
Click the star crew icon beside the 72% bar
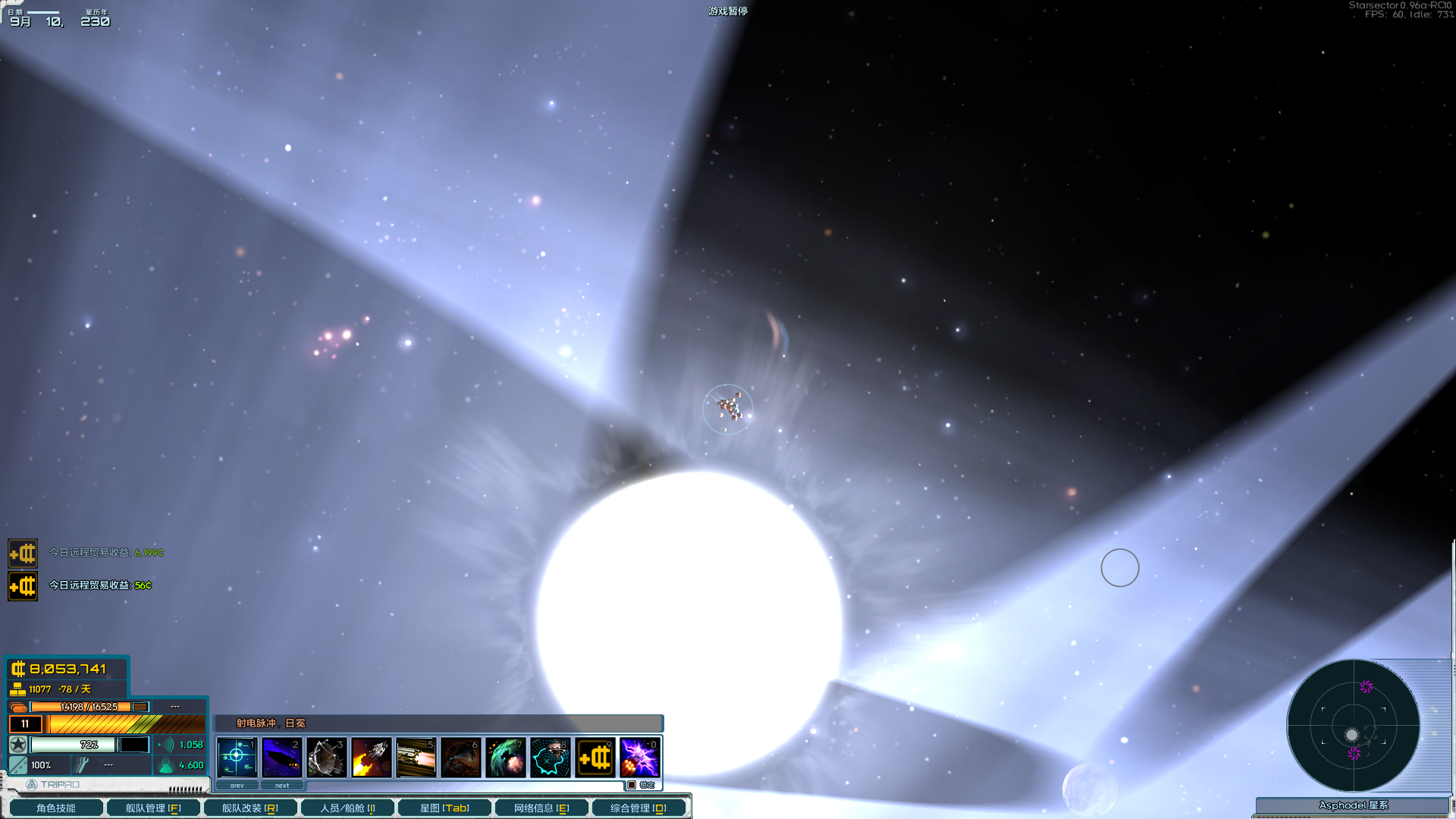[17, 745]
